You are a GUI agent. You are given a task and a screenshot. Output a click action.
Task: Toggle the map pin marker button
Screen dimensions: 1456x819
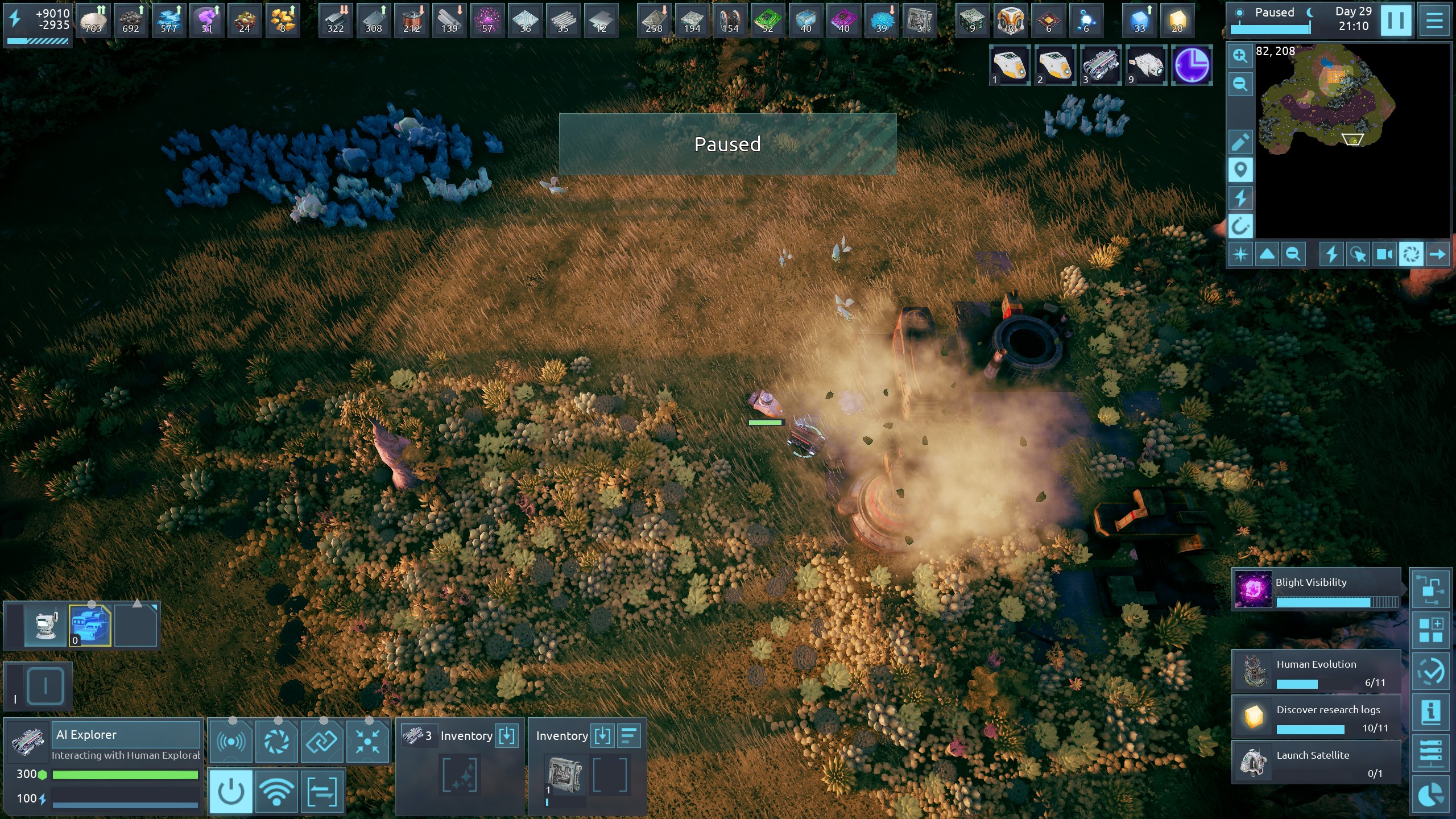pyautogui.click(x=1240, y=169)
